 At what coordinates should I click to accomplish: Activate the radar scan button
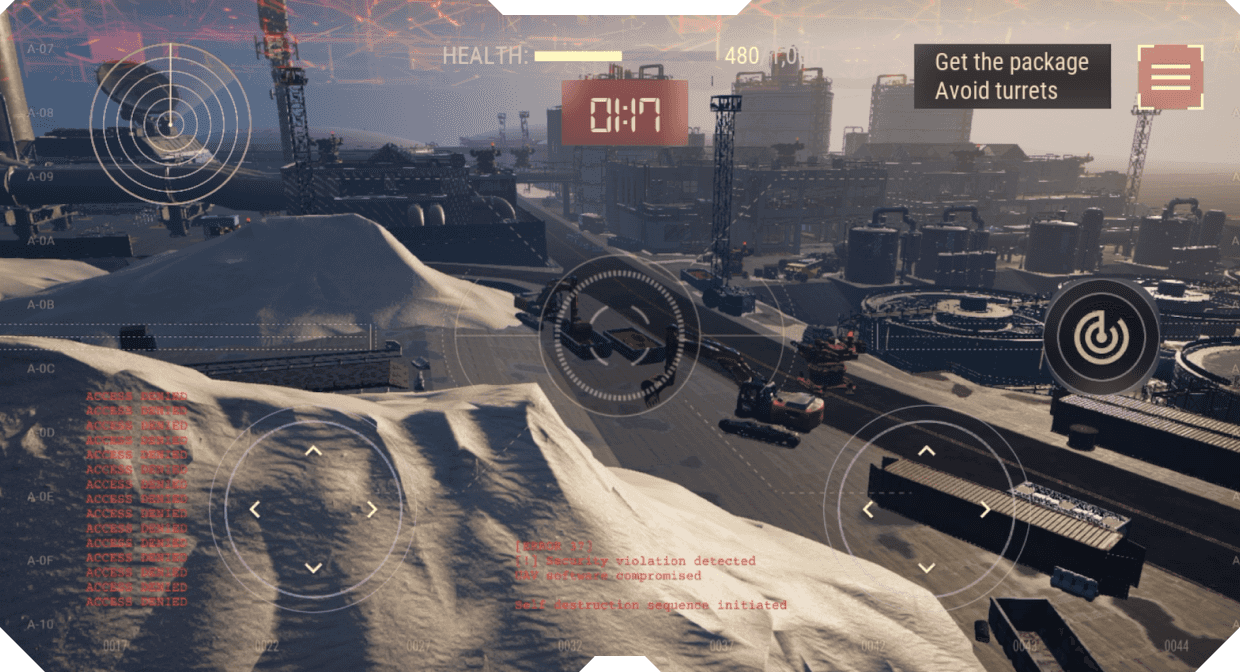coord(1101,337)
